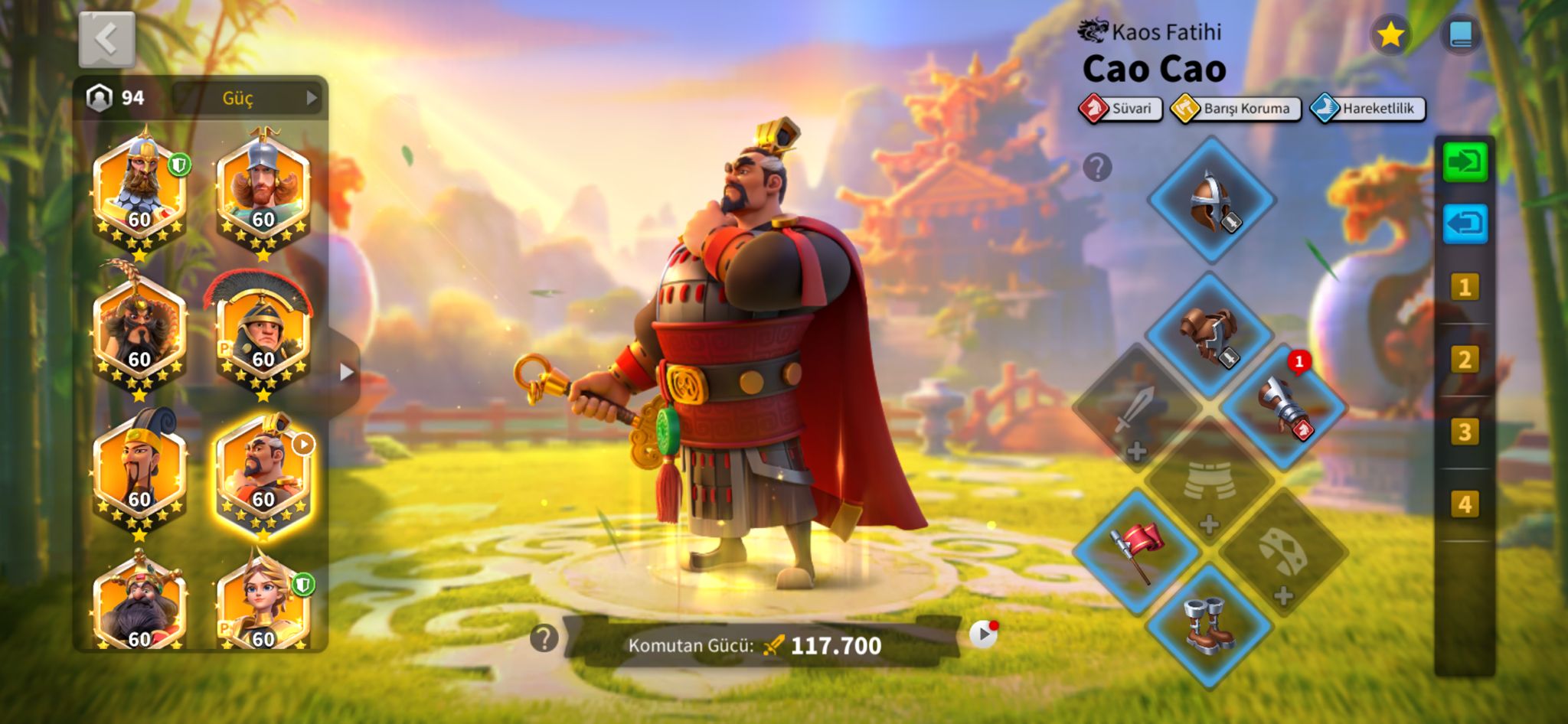Open the gauntlet slot with notification
This screenshot has height=724, width=1568.
click(1284, 407)
